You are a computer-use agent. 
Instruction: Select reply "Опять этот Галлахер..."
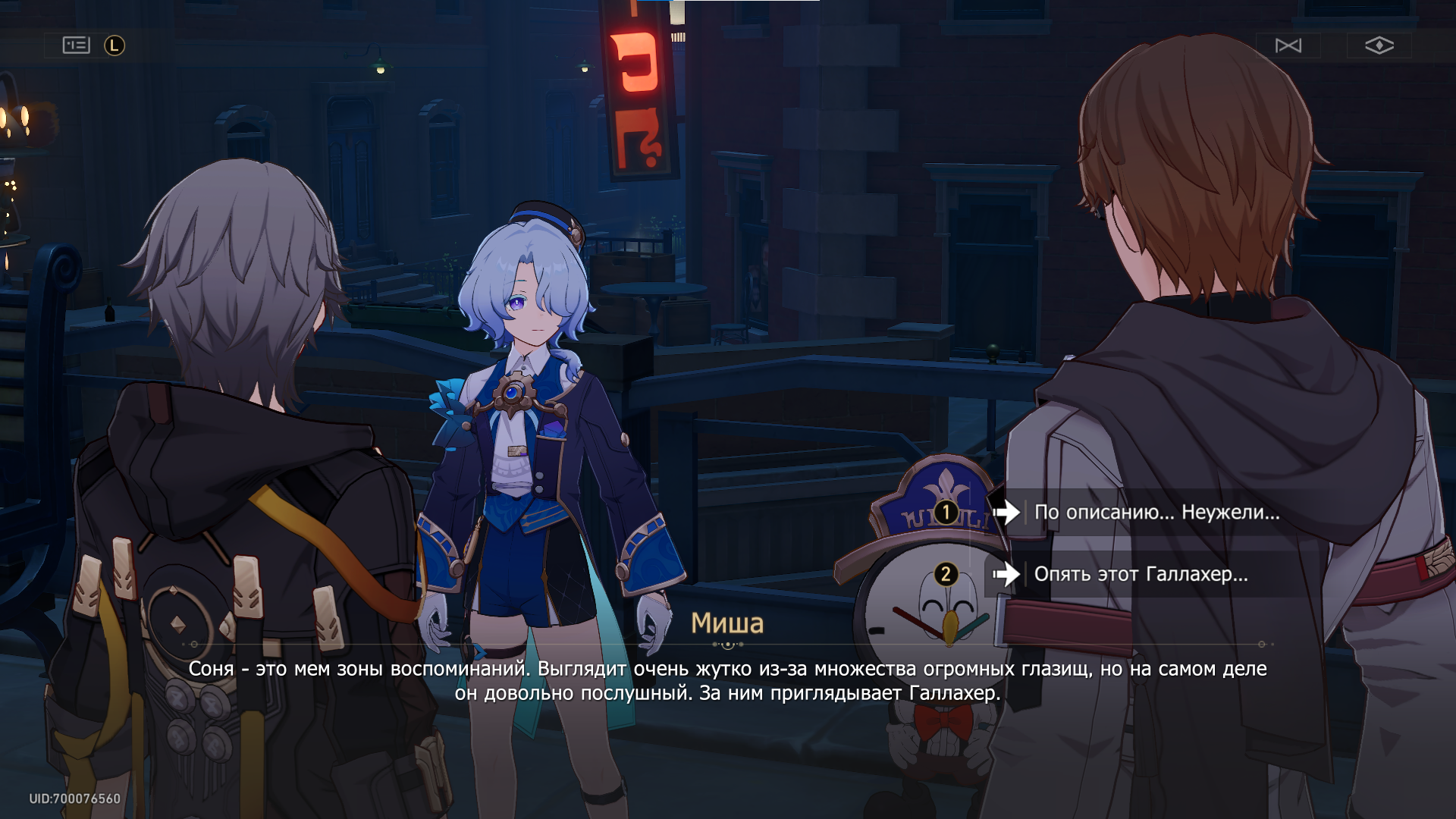[1141, 574]
